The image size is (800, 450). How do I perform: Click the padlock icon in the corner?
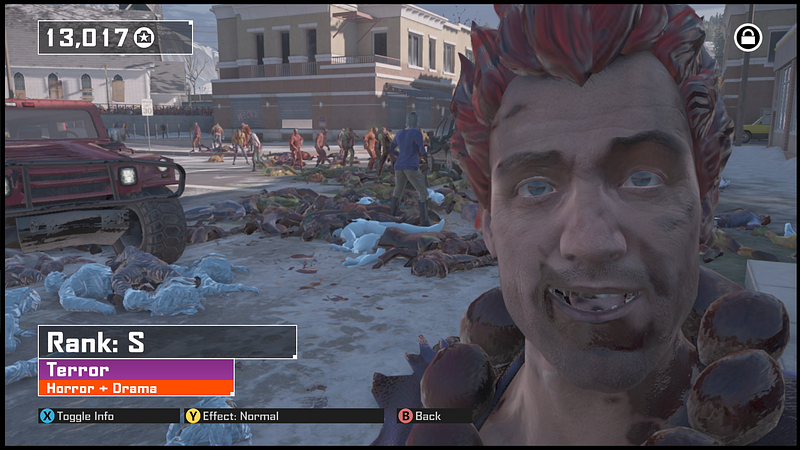point(747,38)
